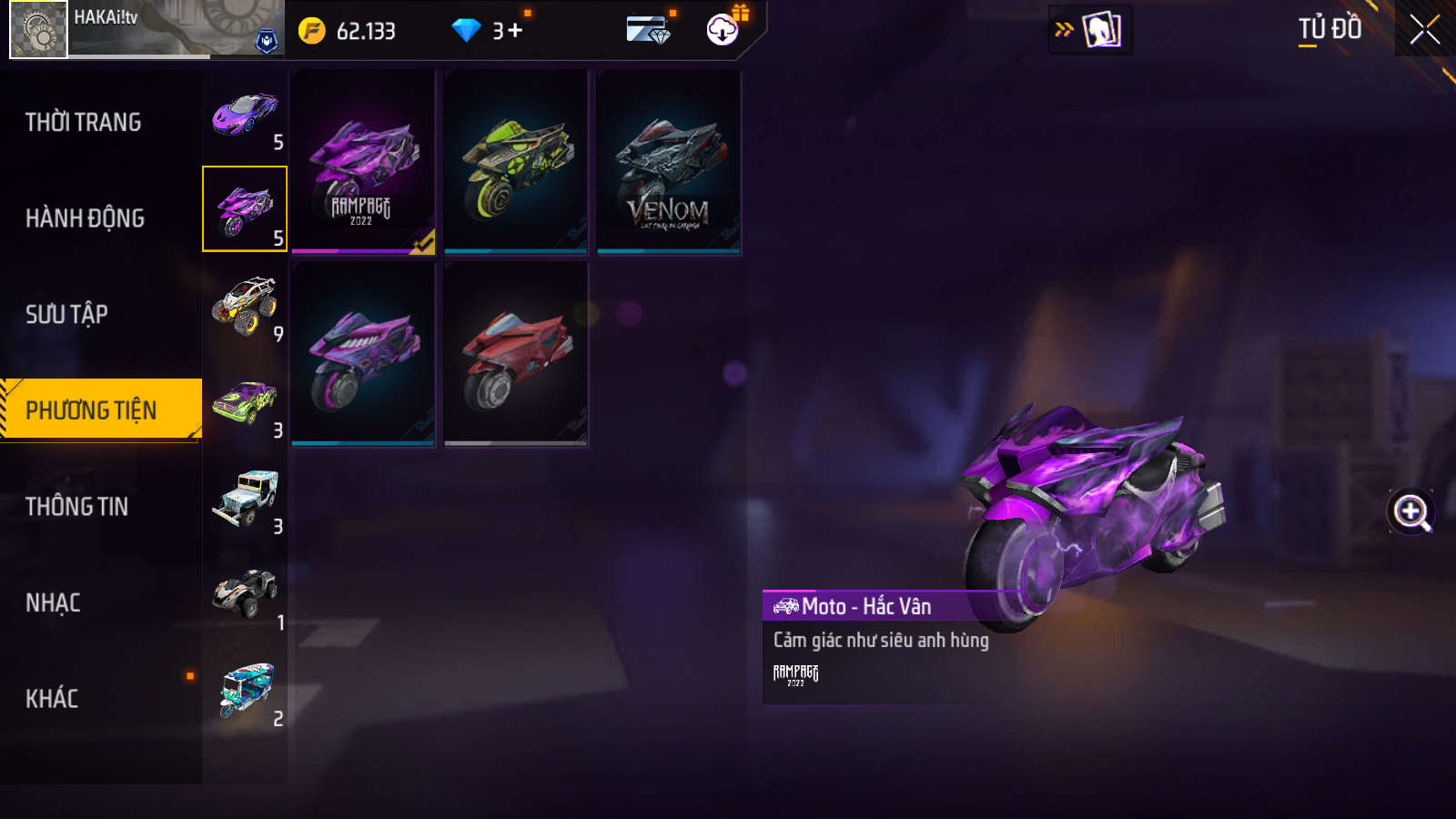
Task: Open the Thời Trang category
Action: coord(84,122)
